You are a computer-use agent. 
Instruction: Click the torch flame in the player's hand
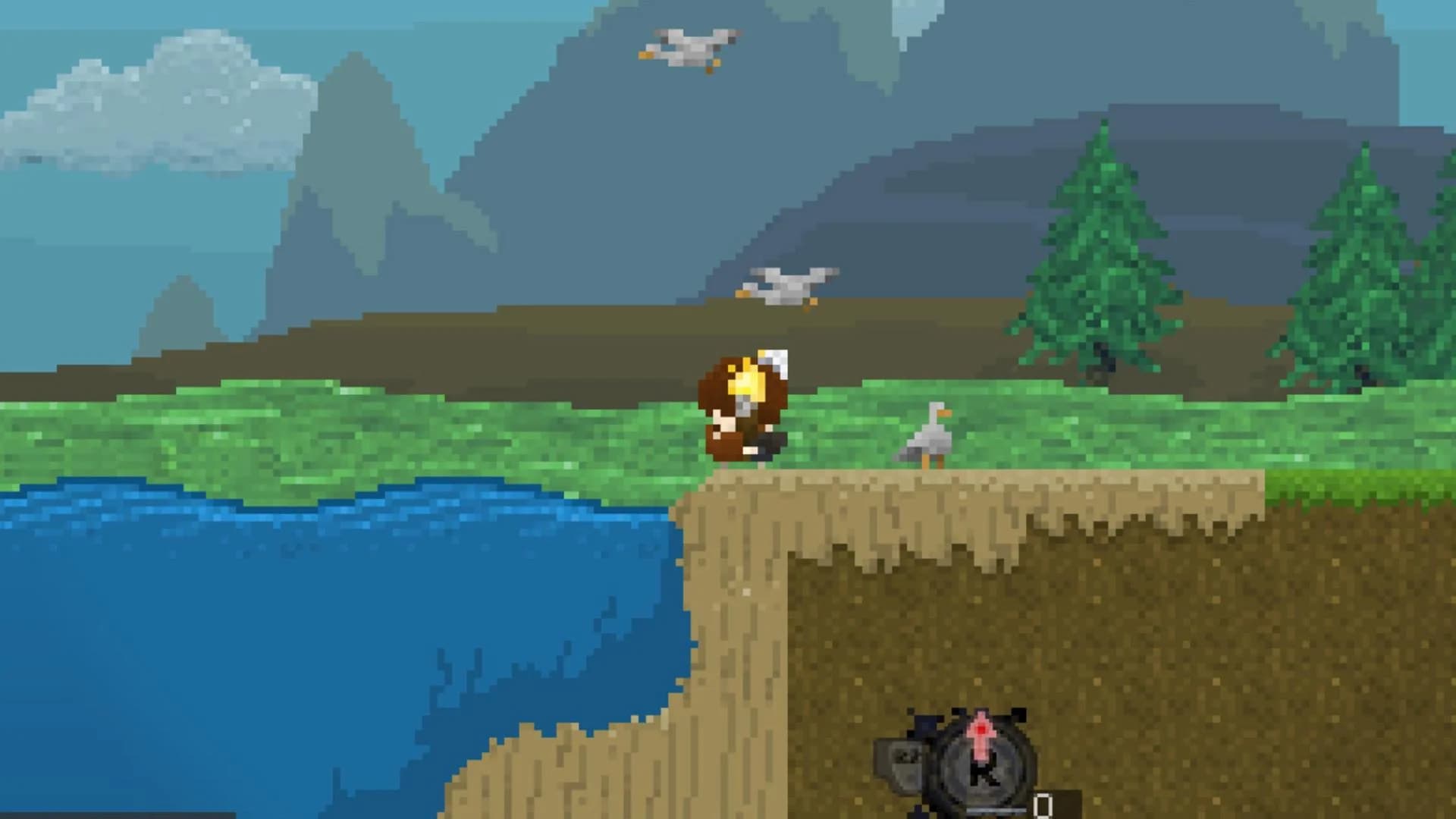pos(751,383)
